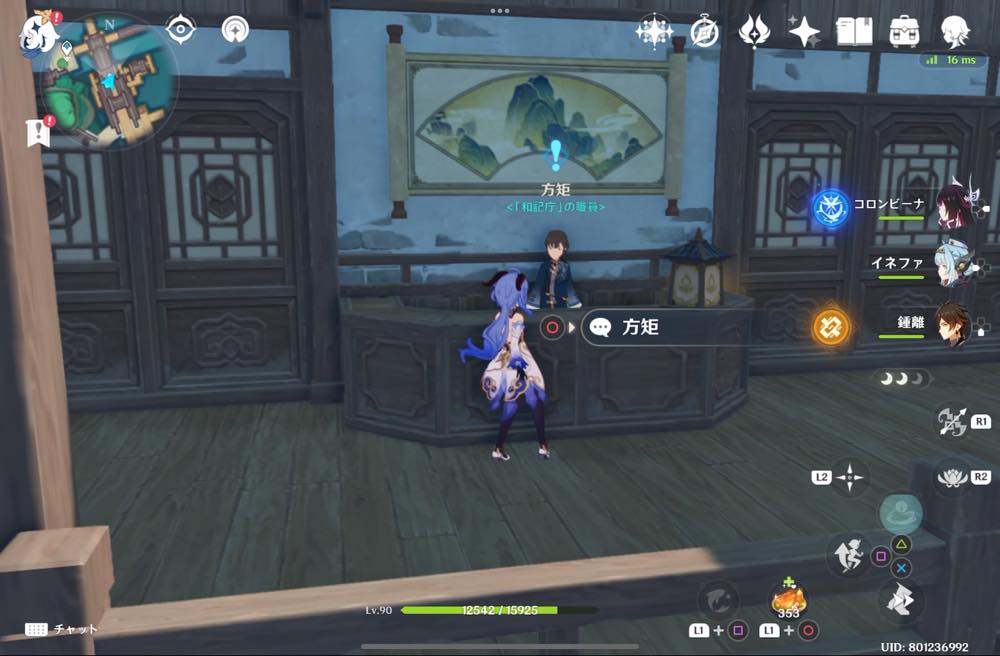This screenshot has width=1000, height=656.
Task: Switch to party member コロンビーナ
Action: click(x=953, y=204)
